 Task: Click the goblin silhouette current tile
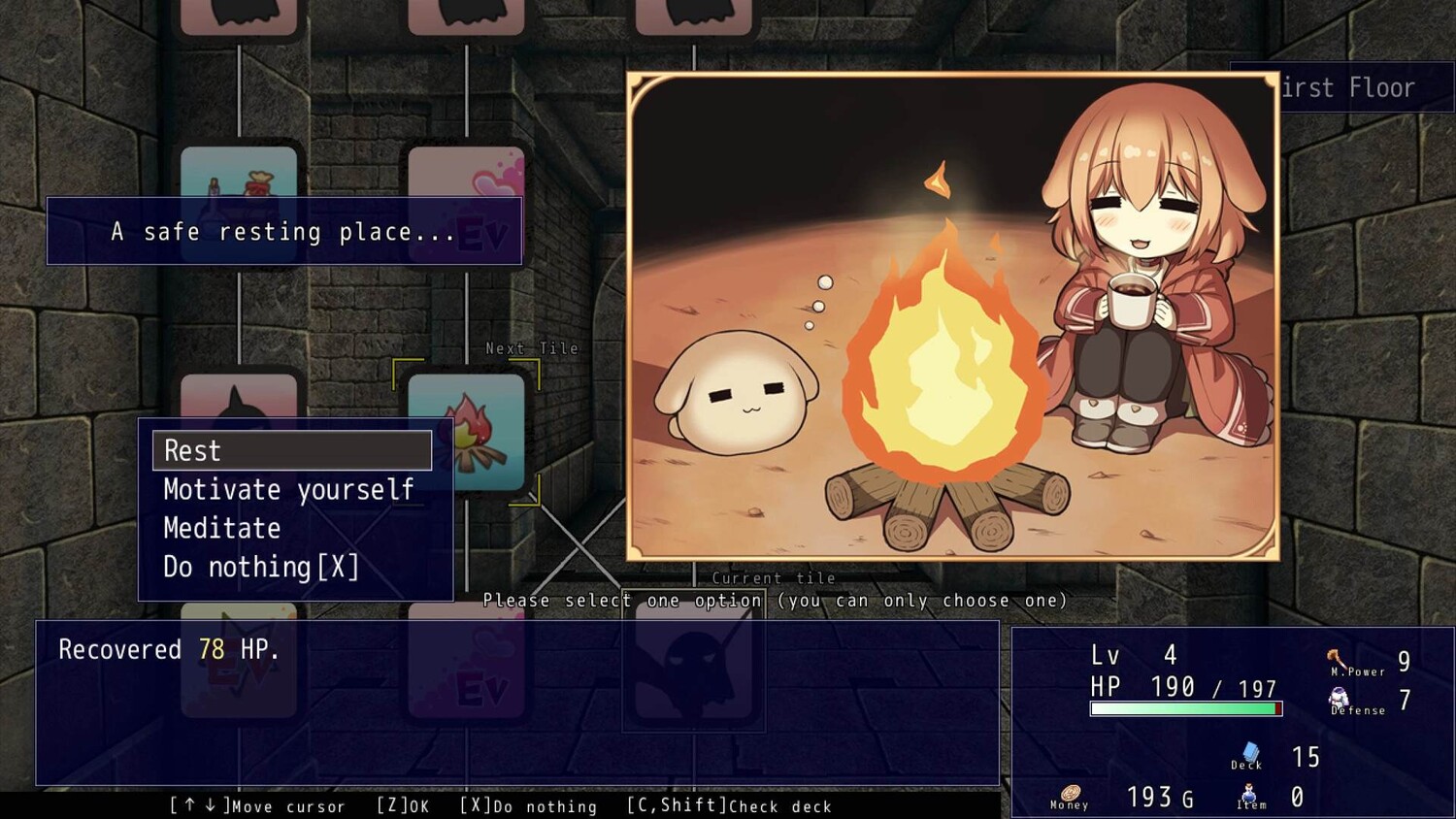(693, 664)
